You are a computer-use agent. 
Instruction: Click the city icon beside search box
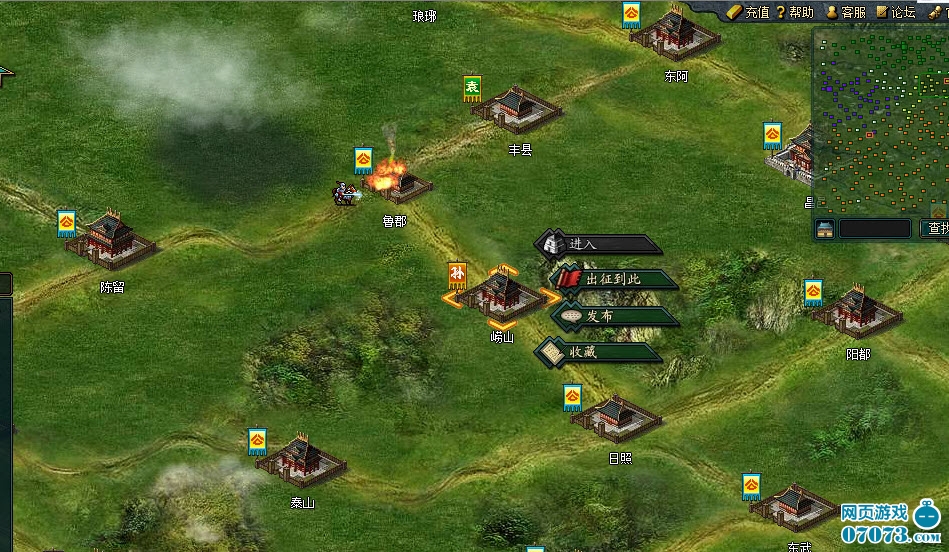tap(825, 229)
